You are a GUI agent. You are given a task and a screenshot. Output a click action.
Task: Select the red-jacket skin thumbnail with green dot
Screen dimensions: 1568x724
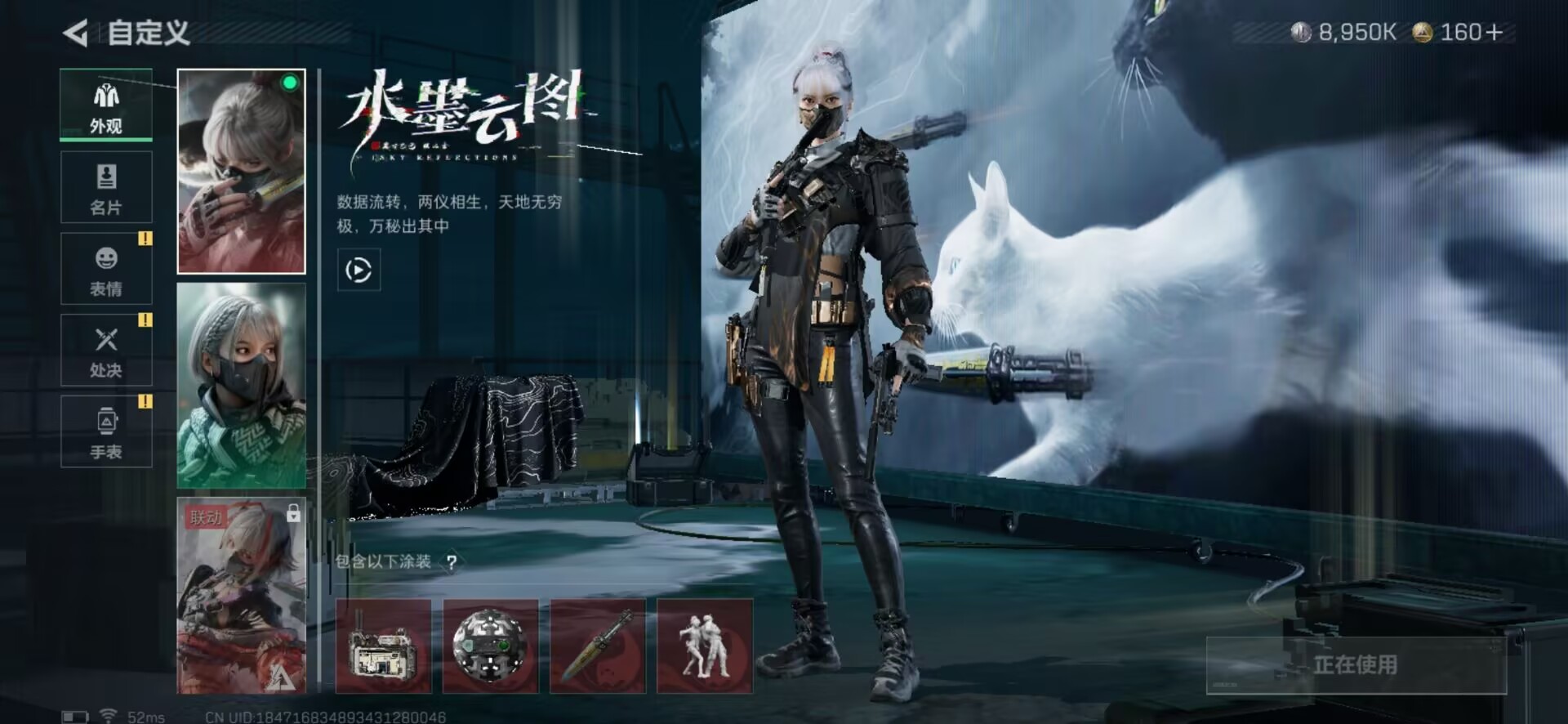241,172
